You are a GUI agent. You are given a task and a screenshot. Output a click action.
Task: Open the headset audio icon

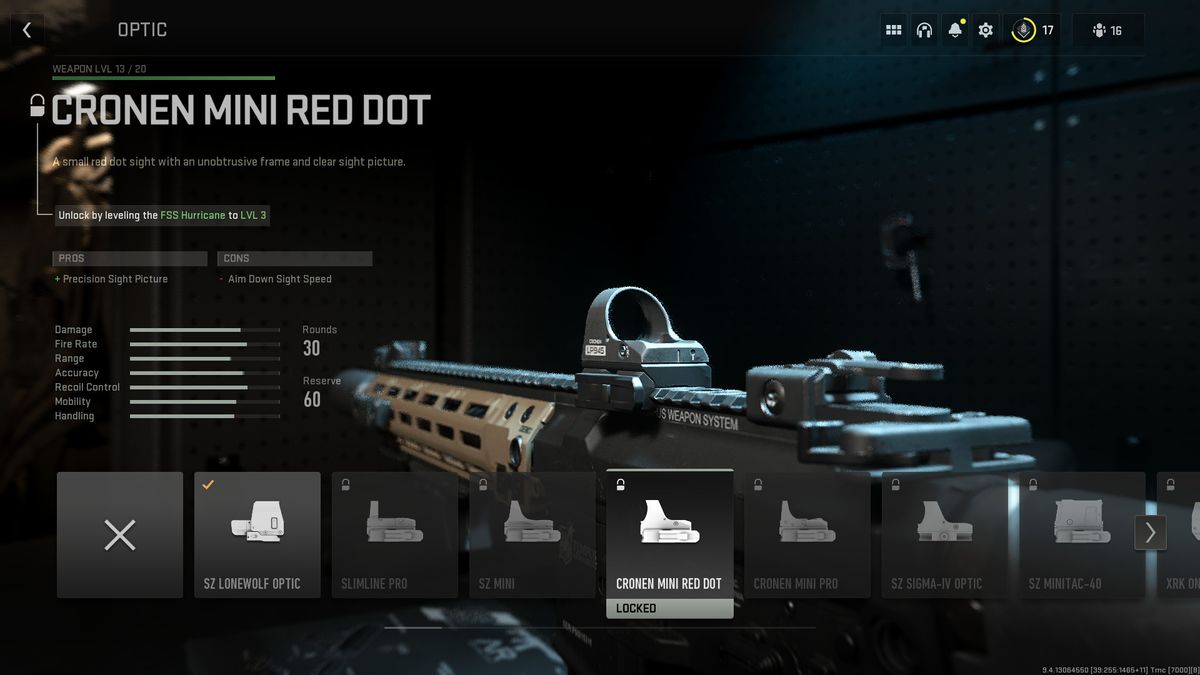pyautogui.click(x=924, y=30)
